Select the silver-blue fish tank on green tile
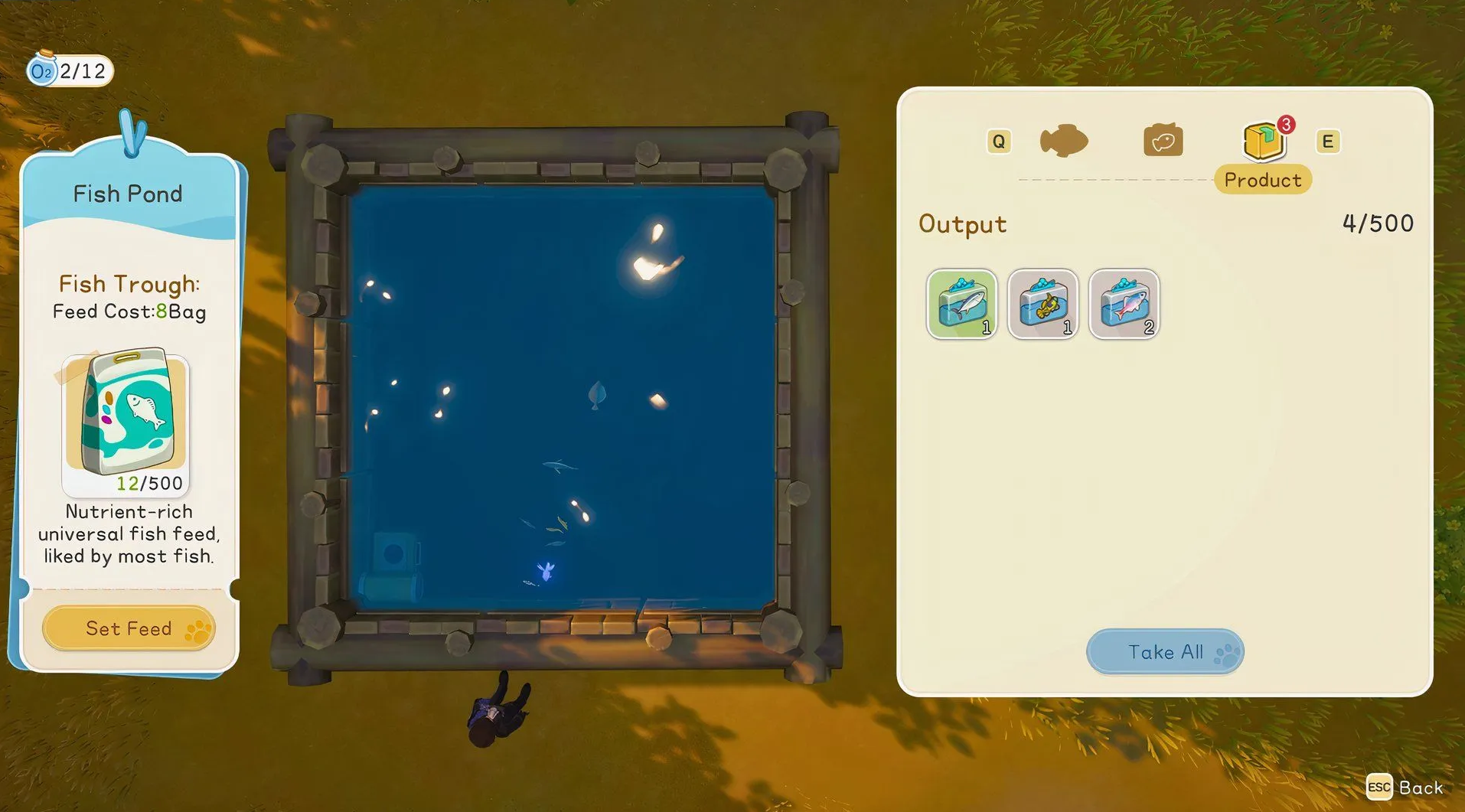 (961, 304)
